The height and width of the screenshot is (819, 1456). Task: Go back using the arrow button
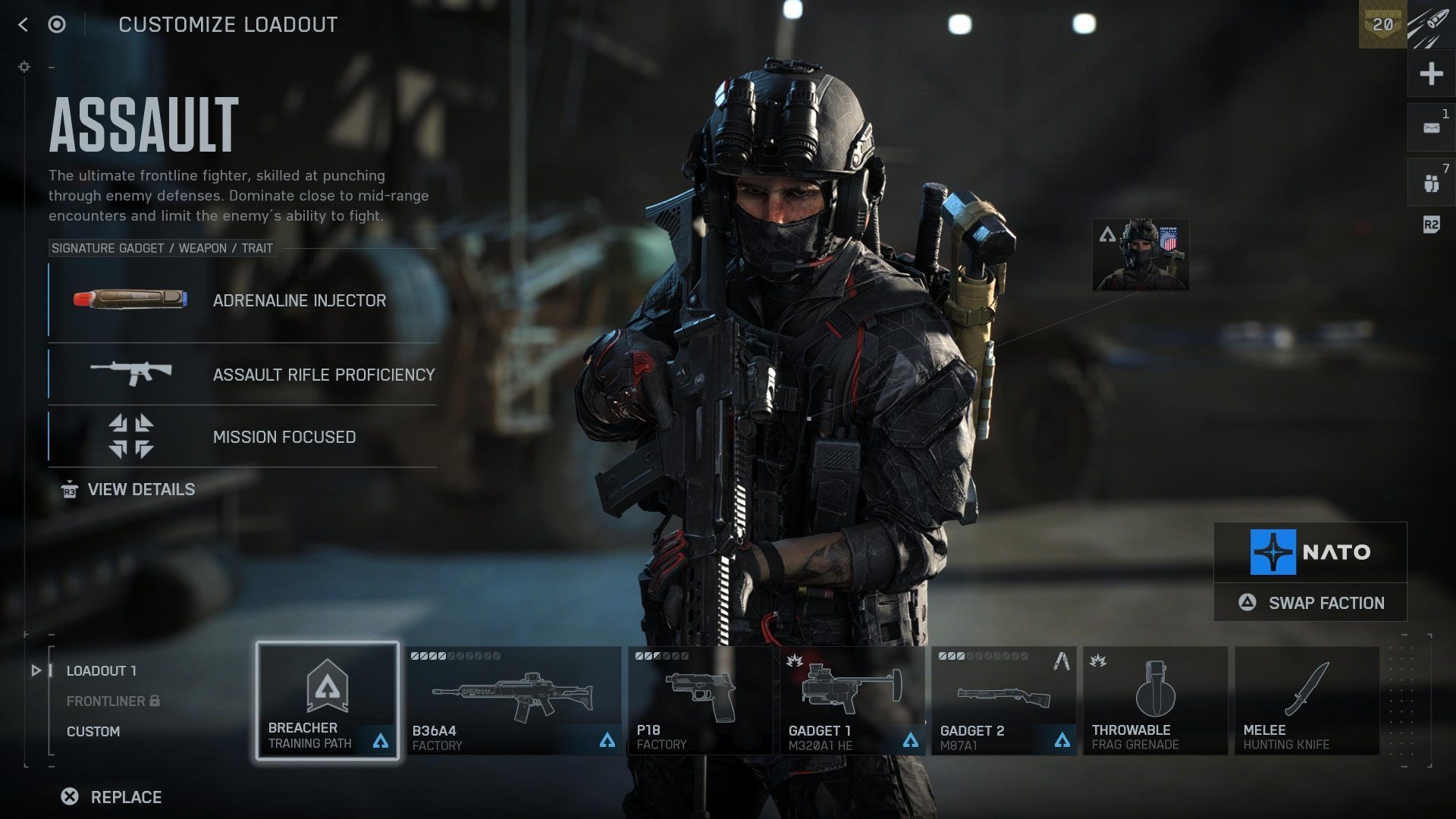click(23, 25)
